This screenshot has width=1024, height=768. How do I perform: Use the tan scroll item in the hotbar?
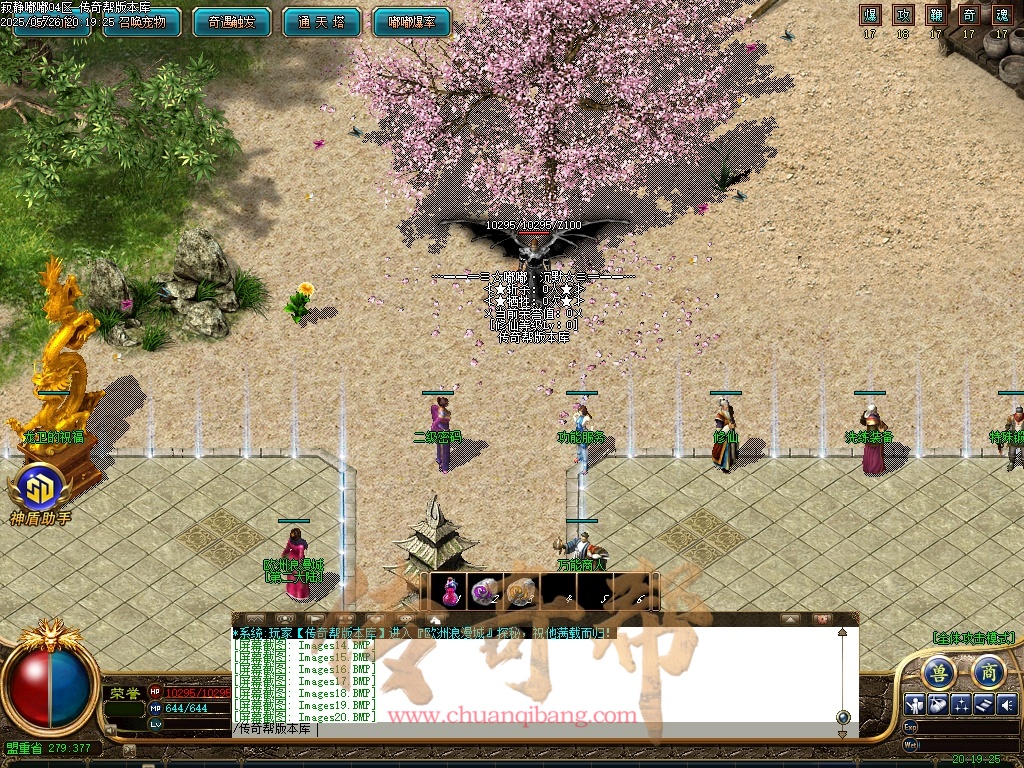tap(521, 592)
